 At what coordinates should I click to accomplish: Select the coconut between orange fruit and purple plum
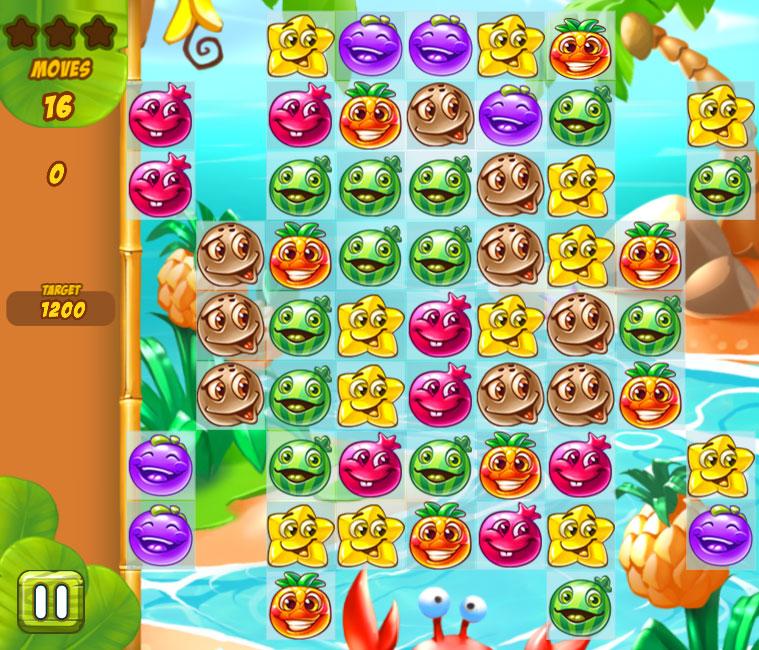point(440,116)
